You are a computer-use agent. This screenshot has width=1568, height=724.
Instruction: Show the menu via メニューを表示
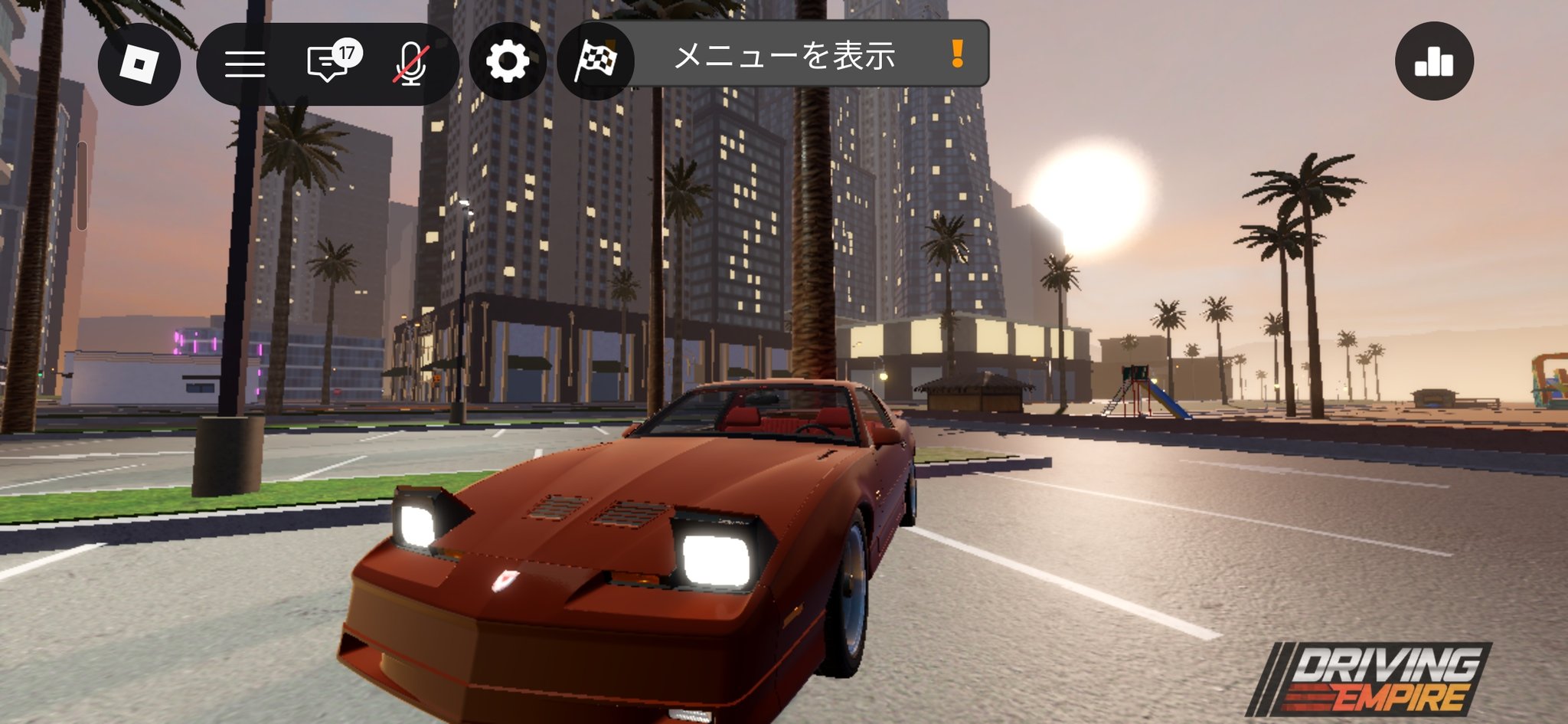pyautogui.click(x=785, y=55)
